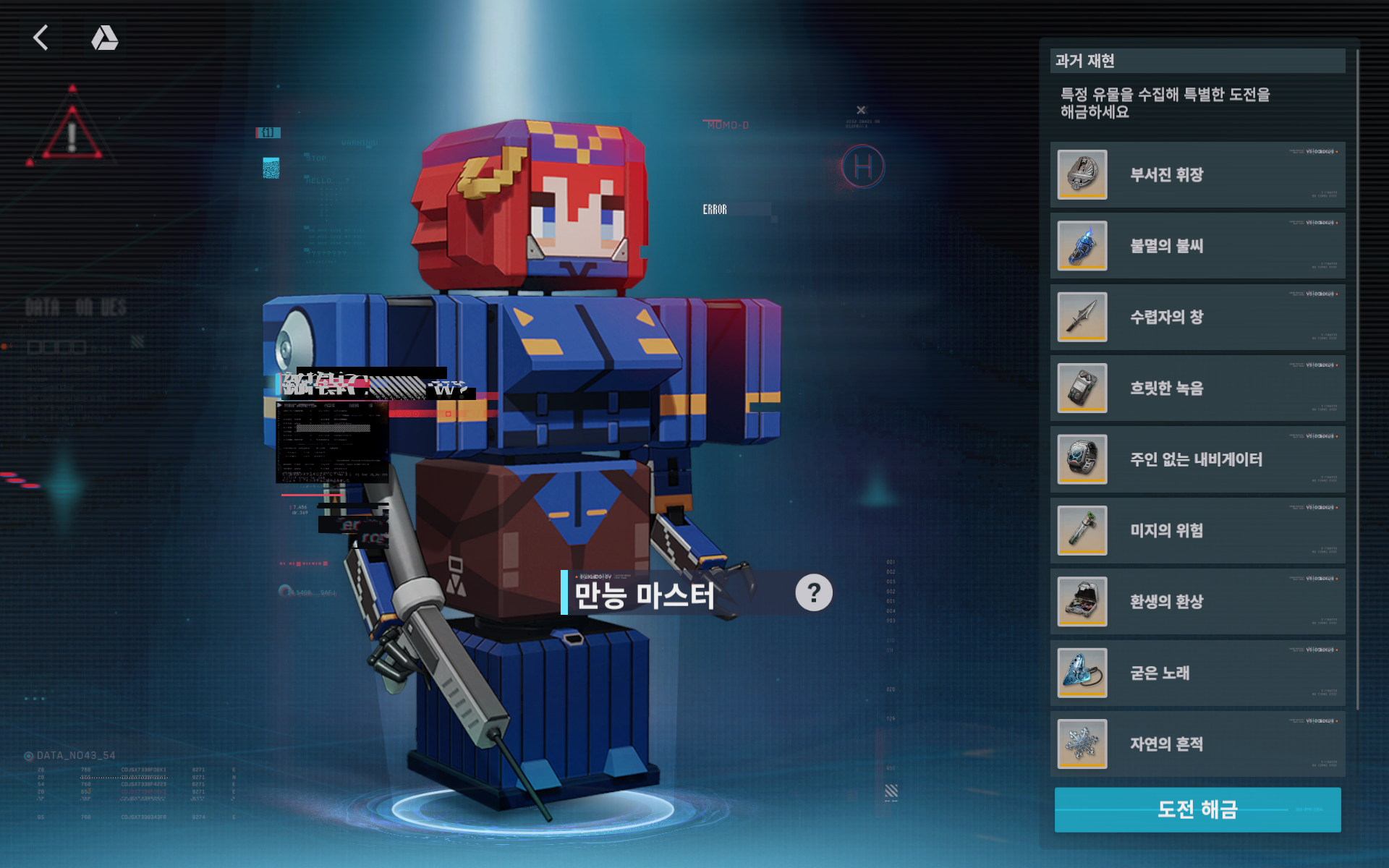Select the 자연의 흔적 snowflake relic
Screen dimensions: 1389x868
1197,744
